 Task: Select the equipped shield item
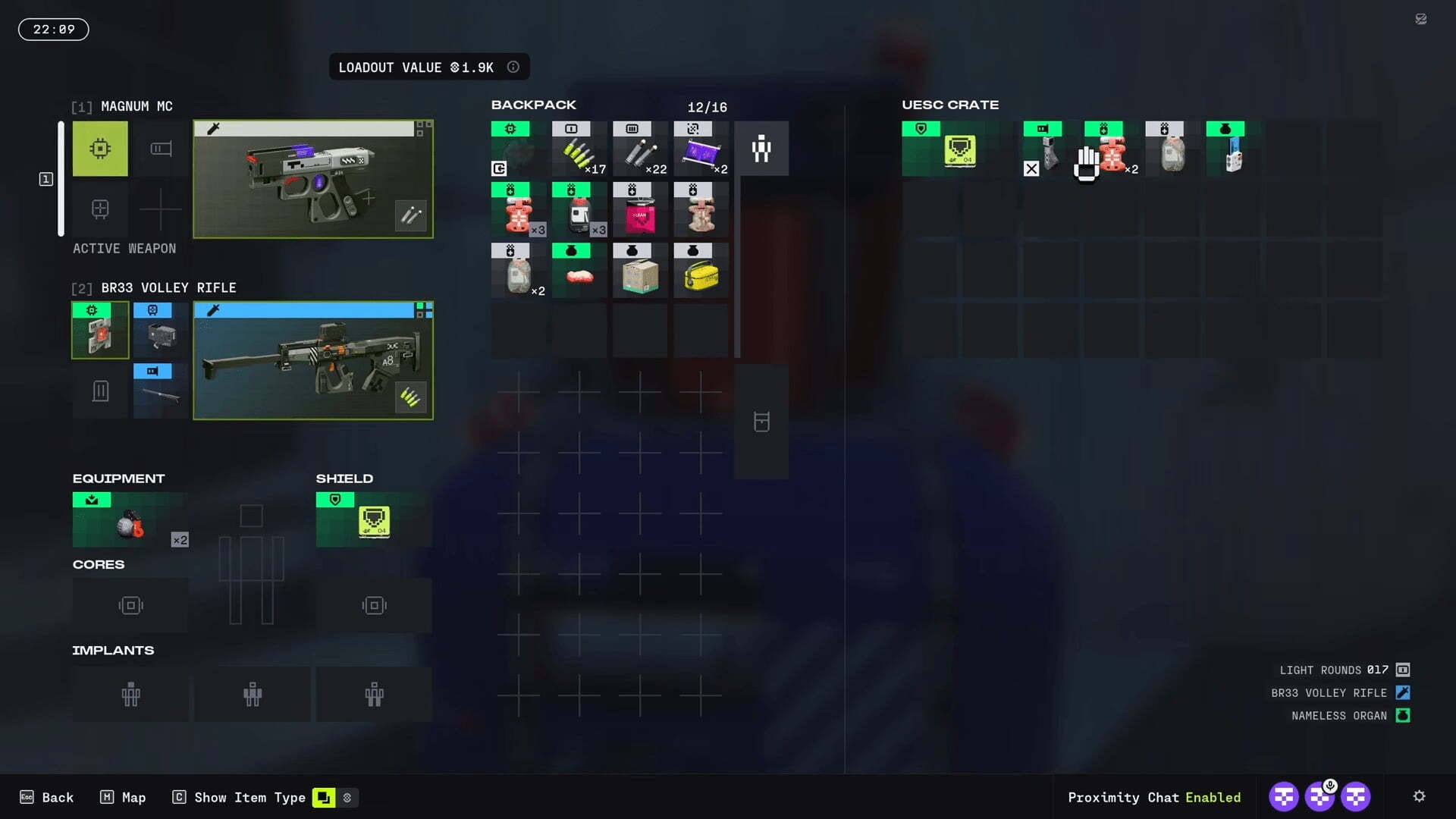pyautogui.click(x=374, y=520)
